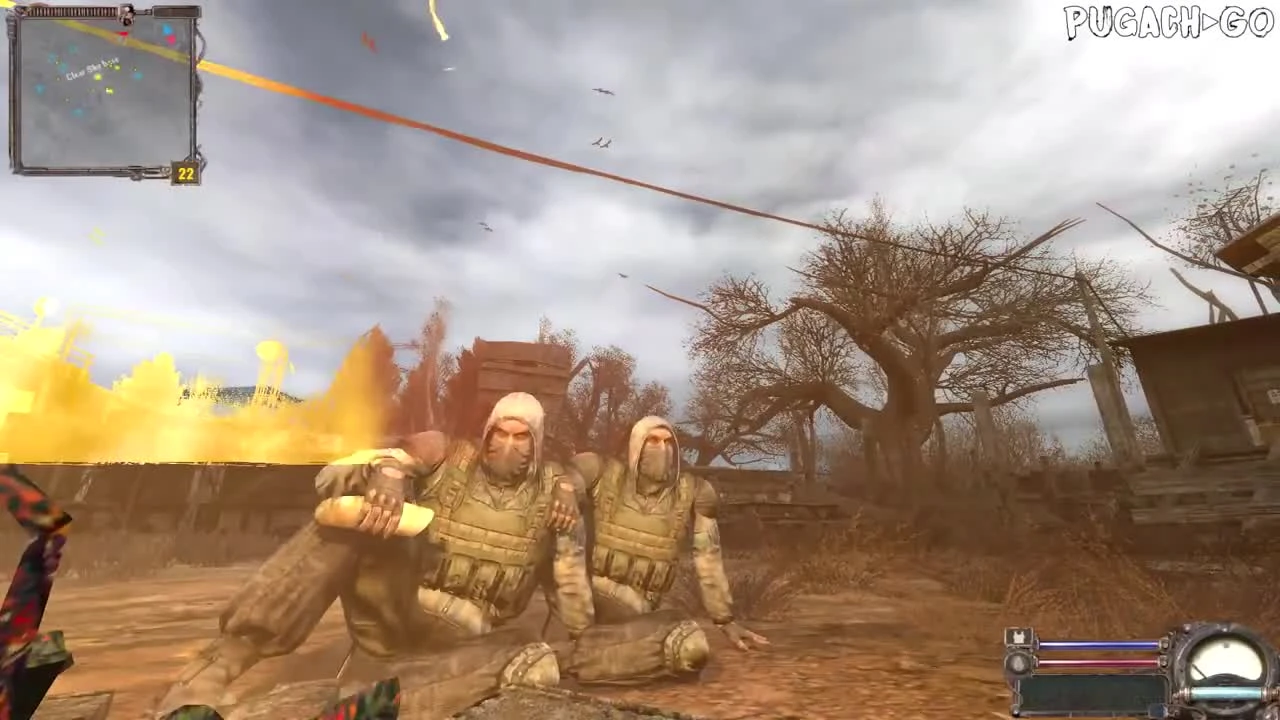
Task: Click the red health bar on the HUD
Action: tap(1095, 662)
